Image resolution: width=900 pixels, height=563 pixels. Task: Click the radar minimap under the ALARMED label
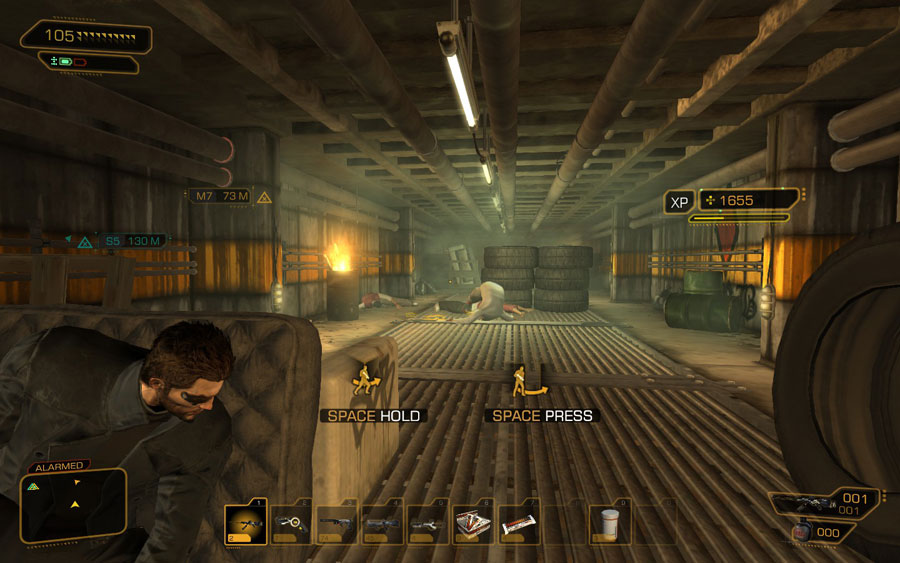coord(72,505)
